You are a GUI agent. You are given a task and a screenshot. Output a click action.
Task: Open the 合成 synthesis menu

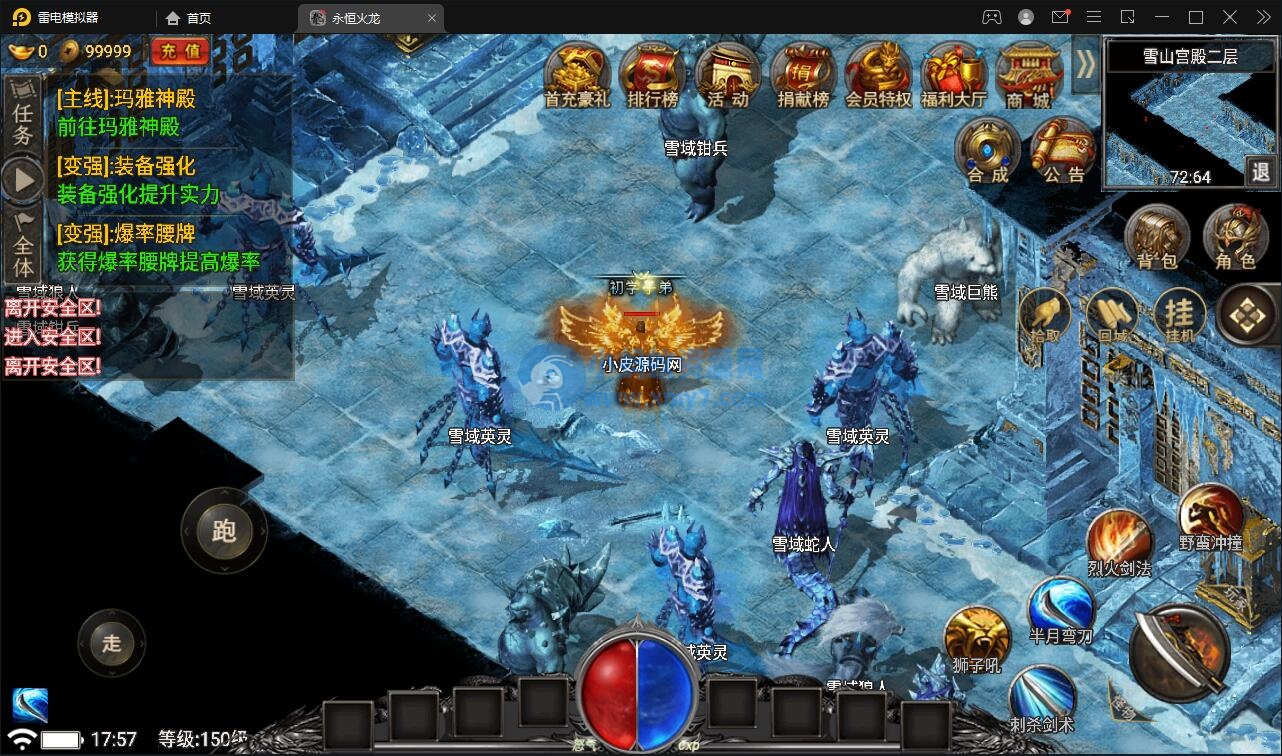(987, 152)
